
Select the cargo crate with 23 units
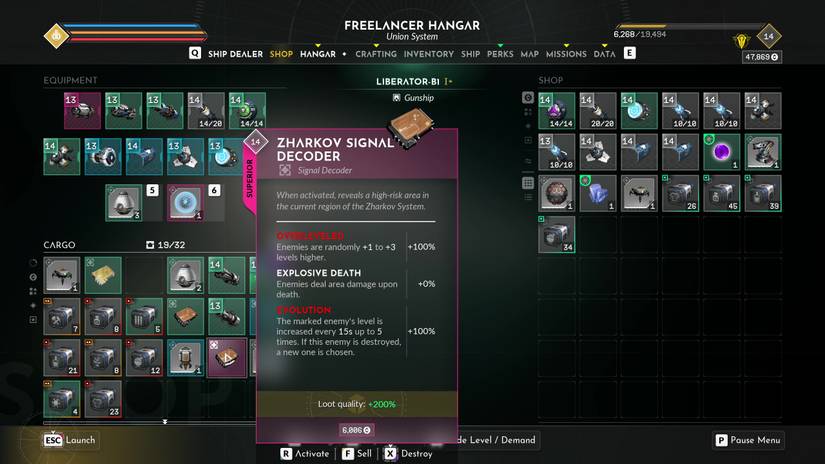(103, 398)
